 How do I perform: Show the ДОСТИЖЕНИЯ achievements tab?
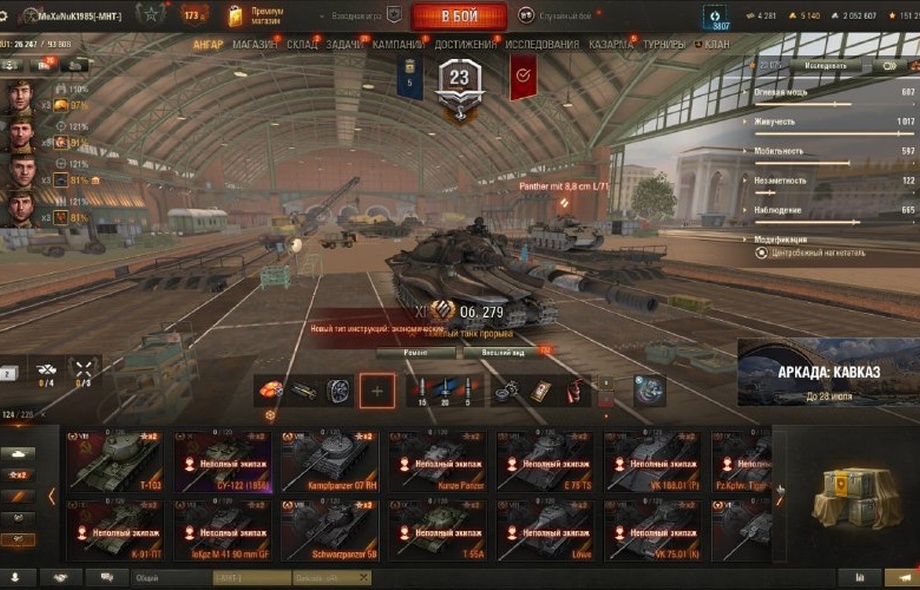click(465, 45)
